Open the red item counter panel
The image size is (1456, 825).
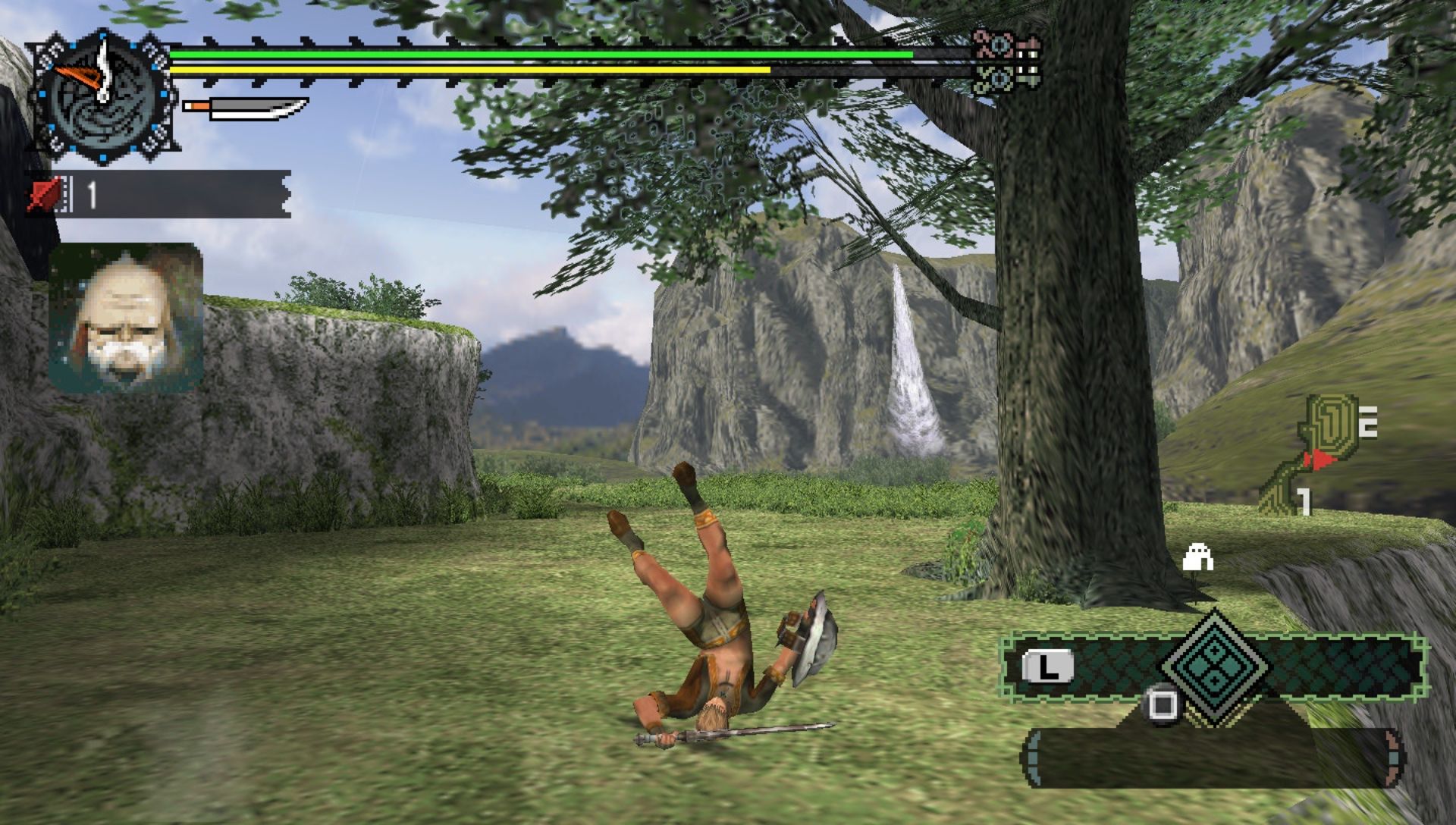(158, 194)
